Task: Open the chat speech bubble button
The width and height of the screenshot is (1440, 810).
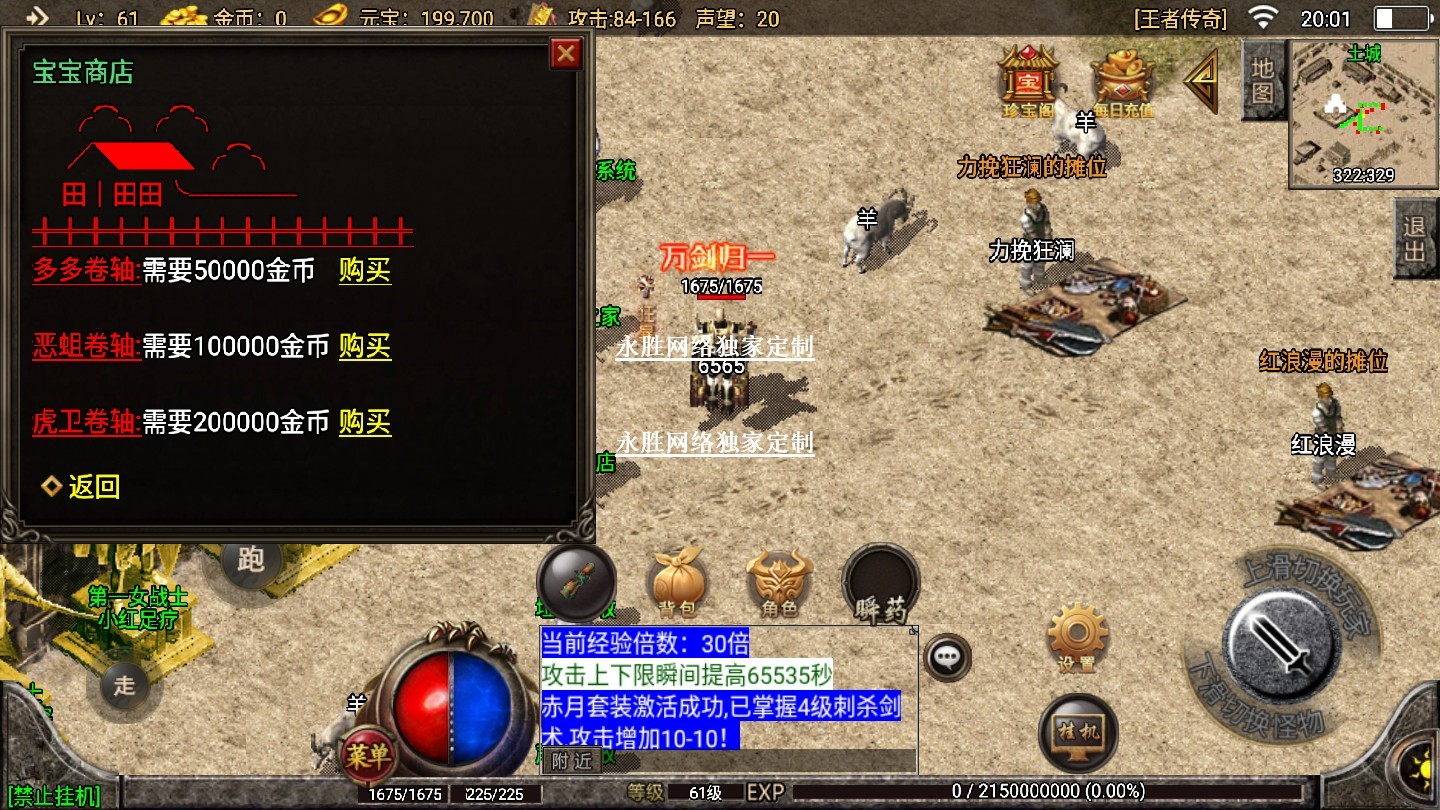Action: point(946,657)
